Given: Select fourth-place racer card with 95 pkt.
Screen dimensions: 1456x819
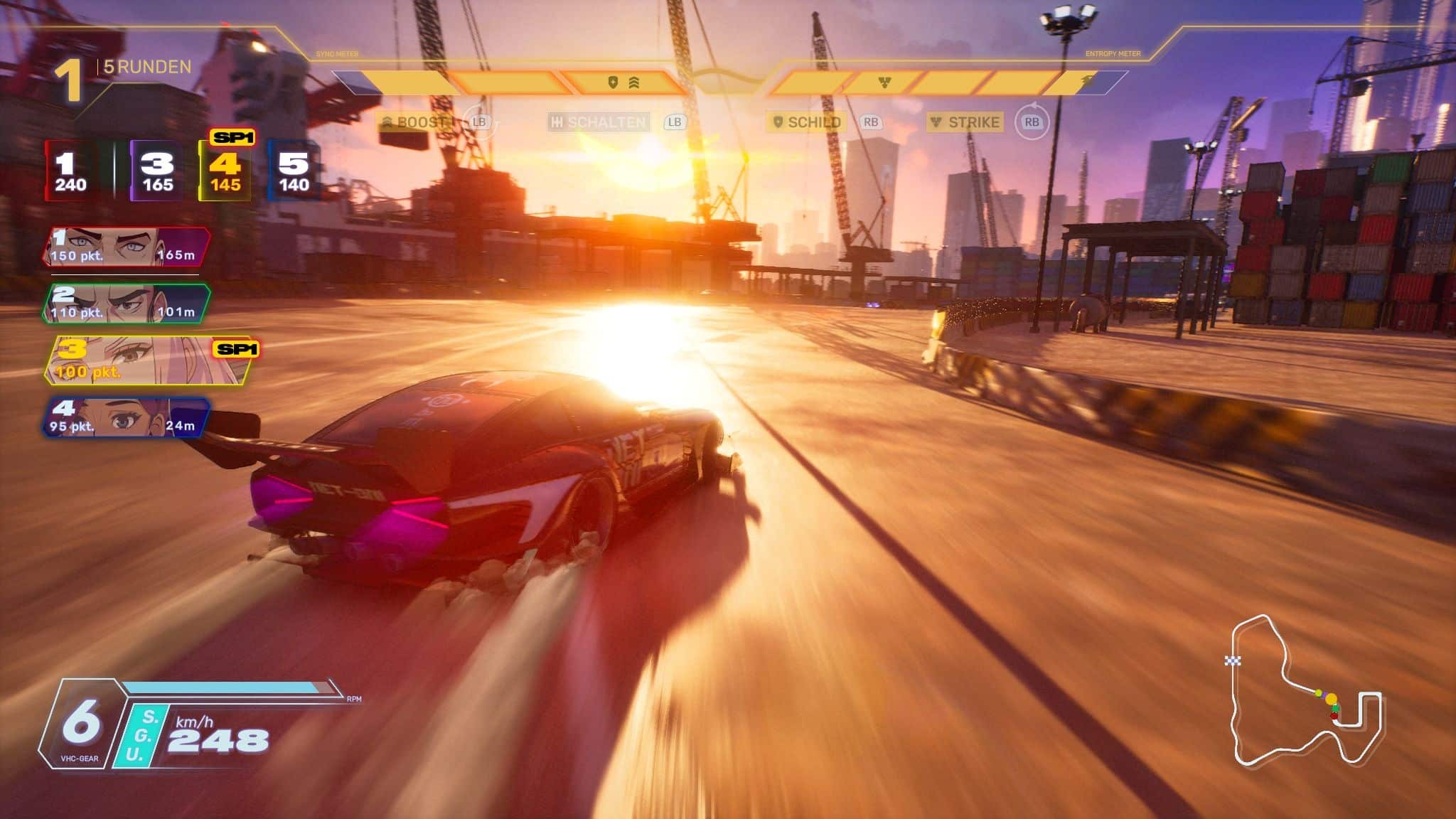Looking at the screenshot, I should 125,417.
